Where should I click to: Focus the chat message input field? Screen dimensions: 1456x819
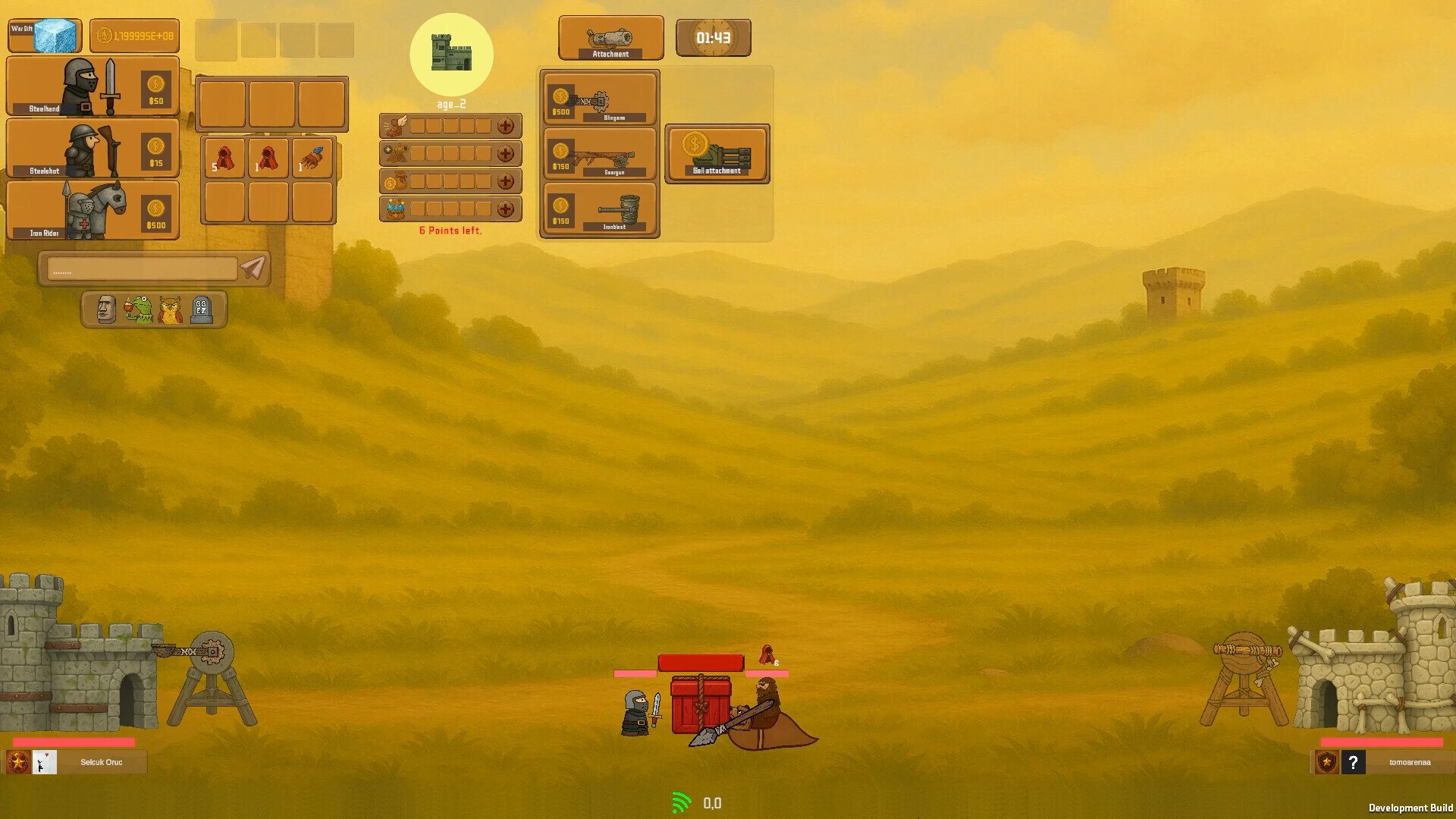tap(142, 268)
